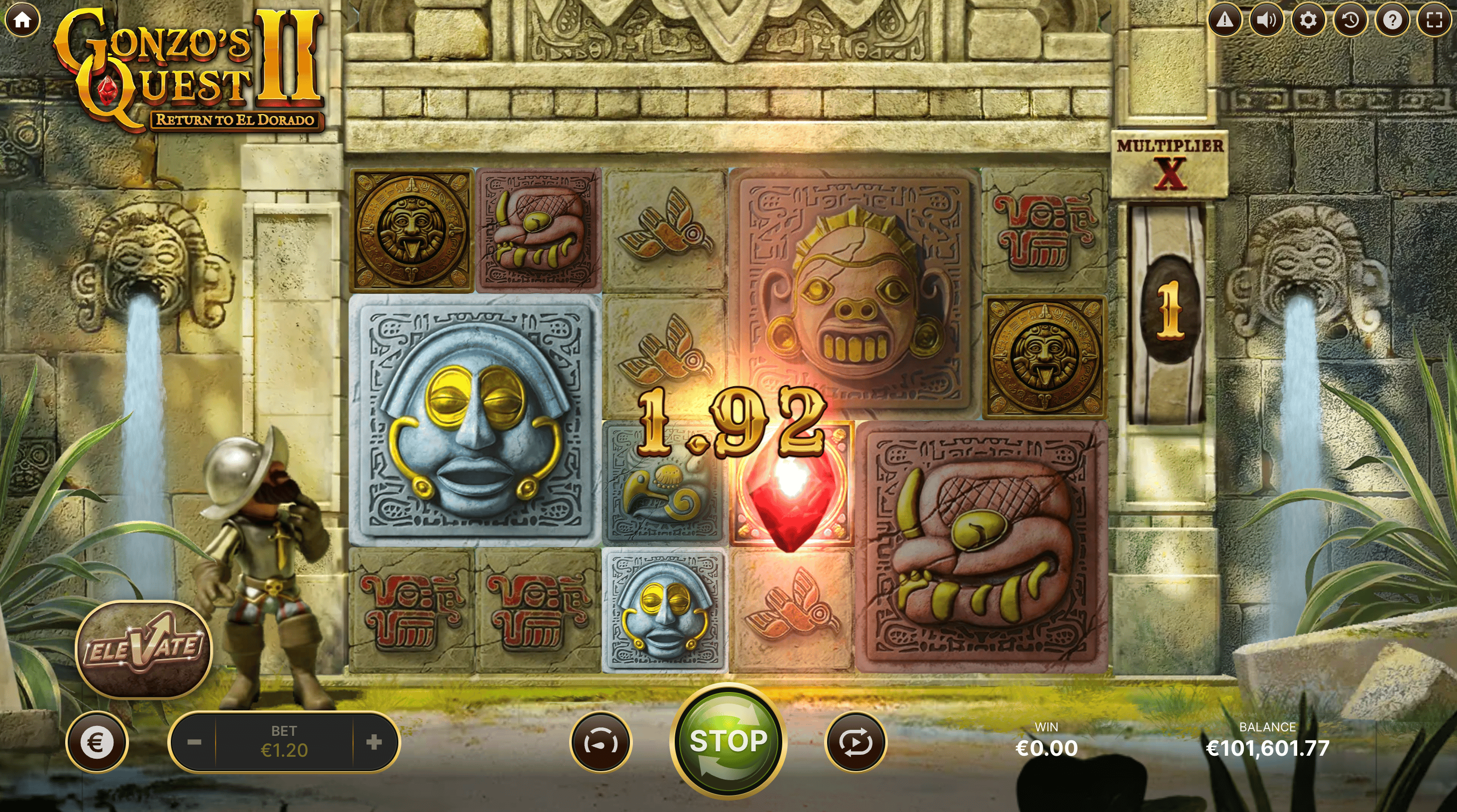Go to the home lobby
This screenshot has height=812, width=1457.
tap(22, 20)
